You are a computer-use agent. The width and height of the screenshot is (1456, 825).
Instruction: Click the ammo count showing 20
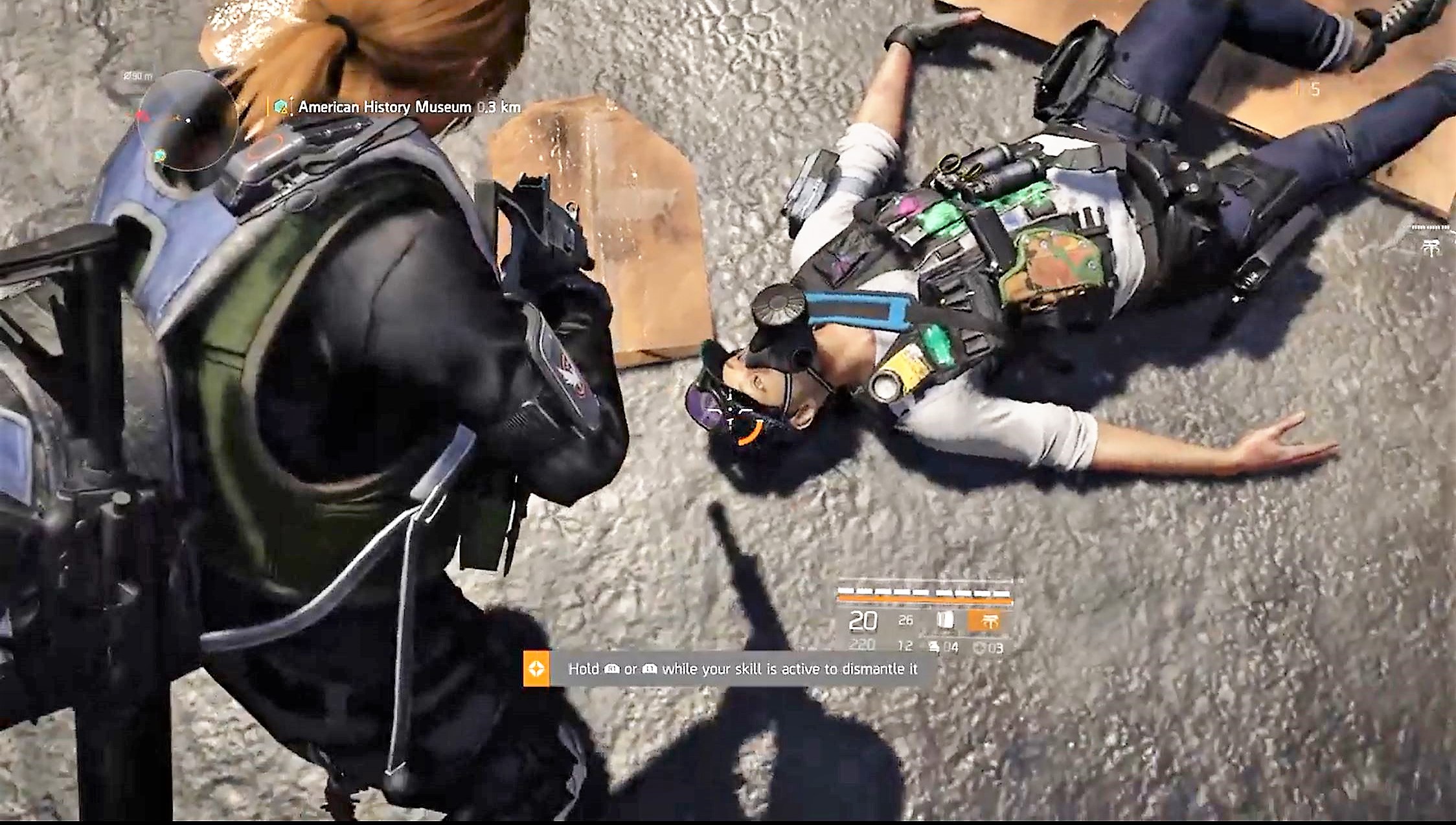pyautogui.click(x=863, y=621)
